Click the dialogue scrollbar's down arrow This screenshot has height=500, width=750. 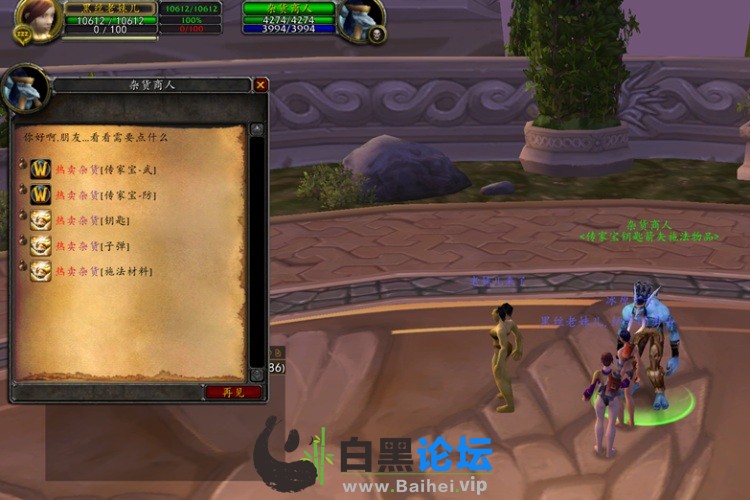(x=257, y=374)
